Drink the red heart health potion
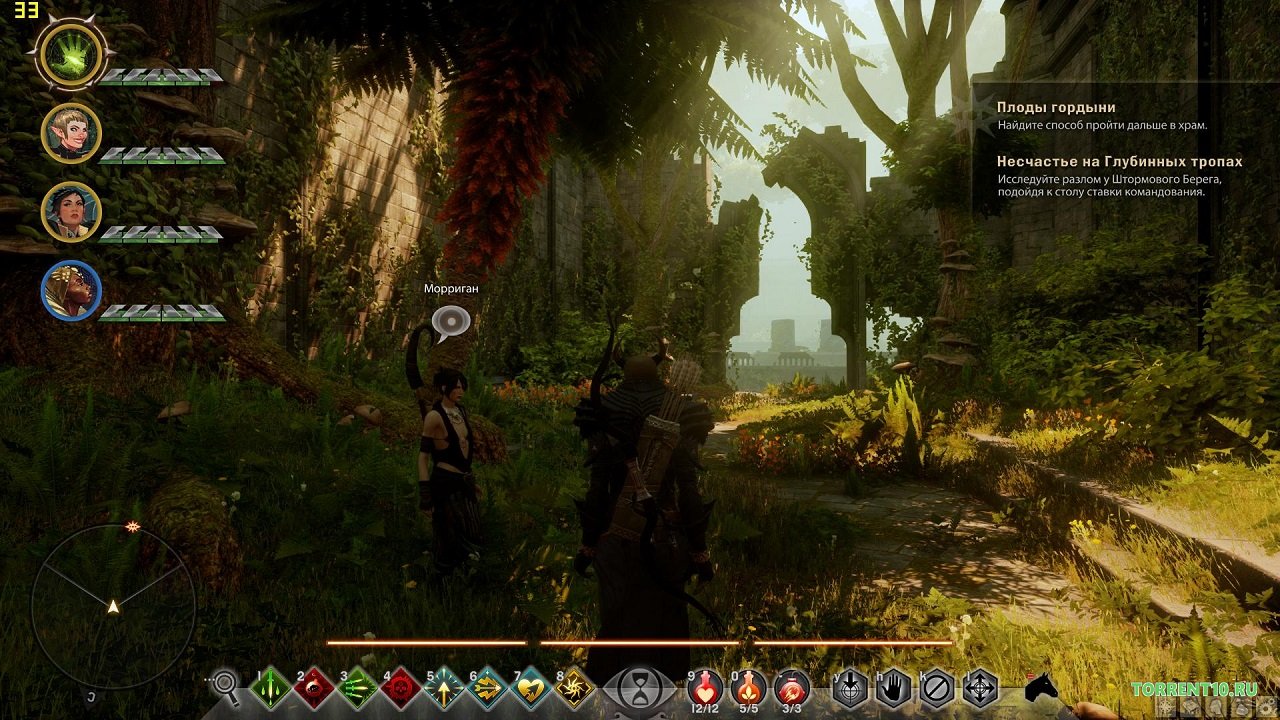 point(706,686)
